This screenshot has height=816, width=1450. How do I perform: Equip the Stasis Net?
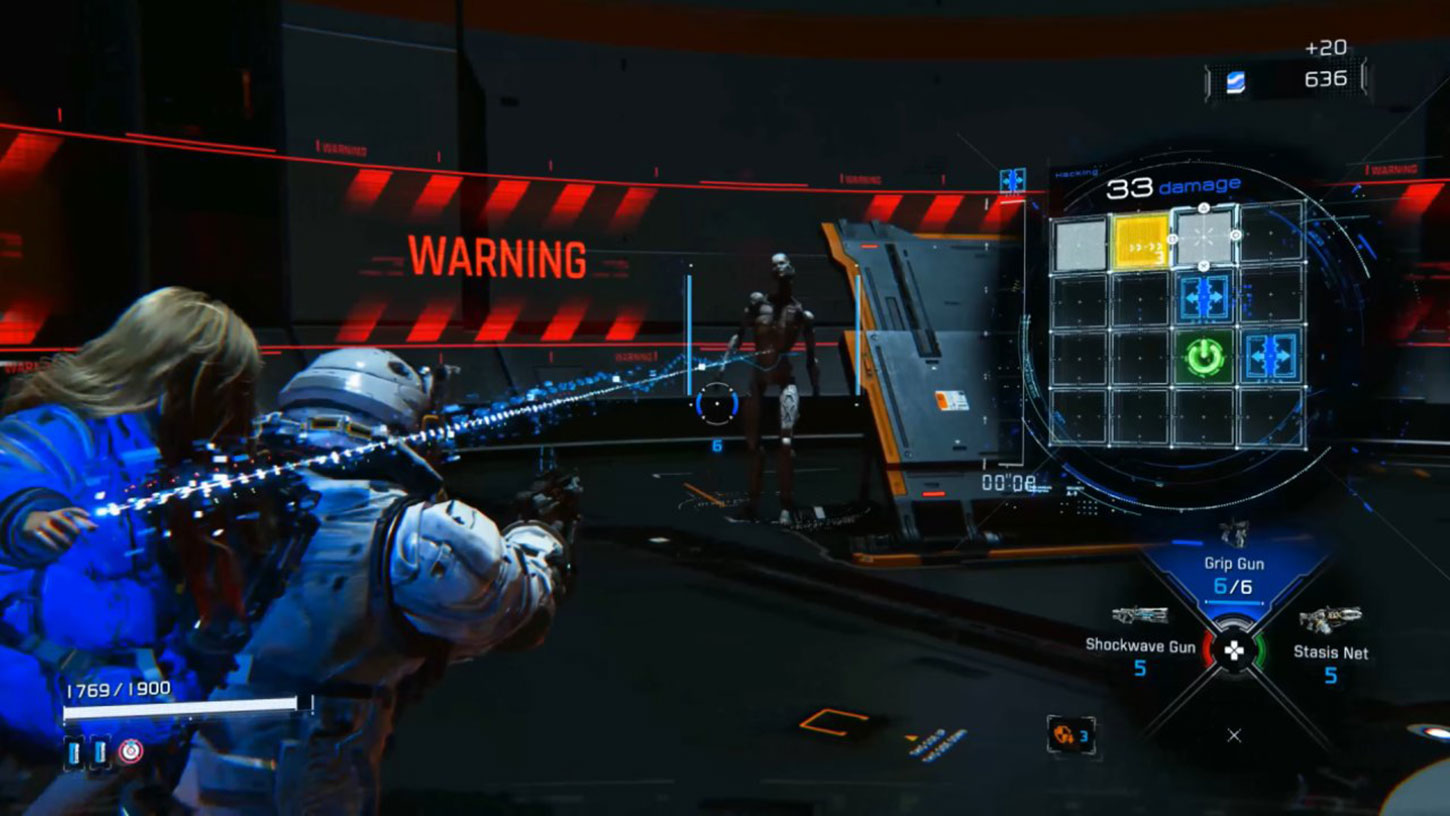tap(1330, 651)
